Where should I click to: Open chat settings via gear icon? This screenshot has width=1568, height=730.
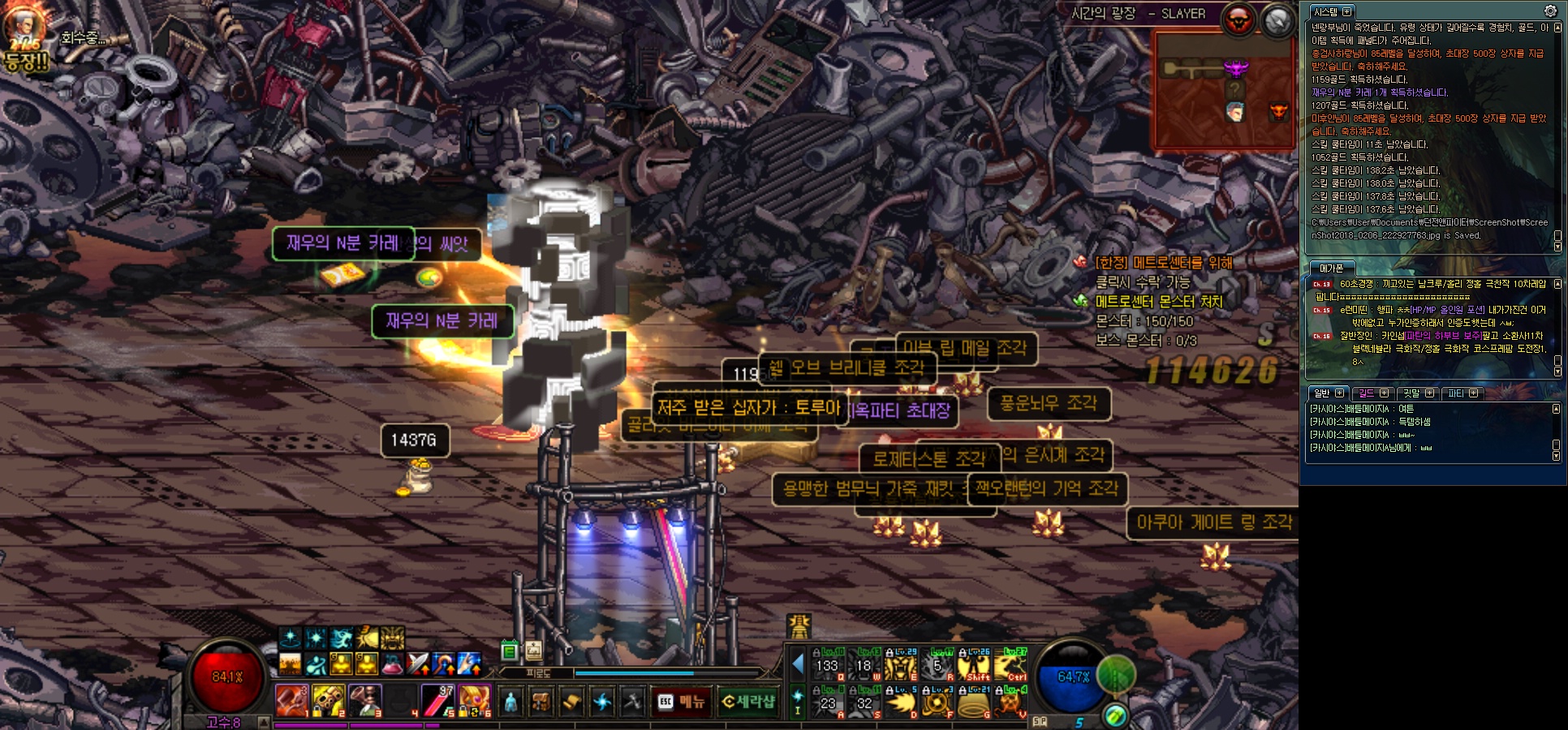pyautogui.click(x=1549, y=11)
